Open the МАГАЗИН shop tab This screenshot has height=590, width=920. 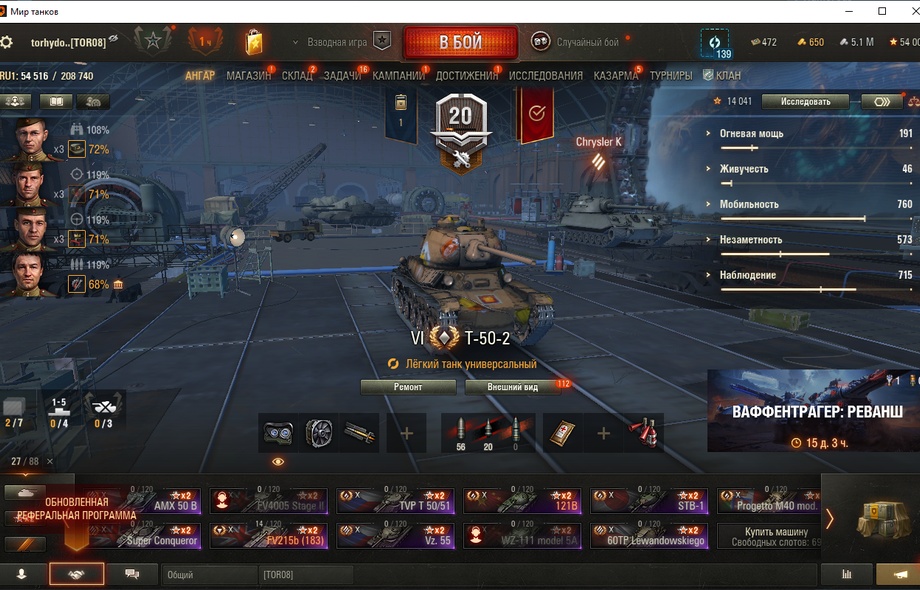(248, 76)
